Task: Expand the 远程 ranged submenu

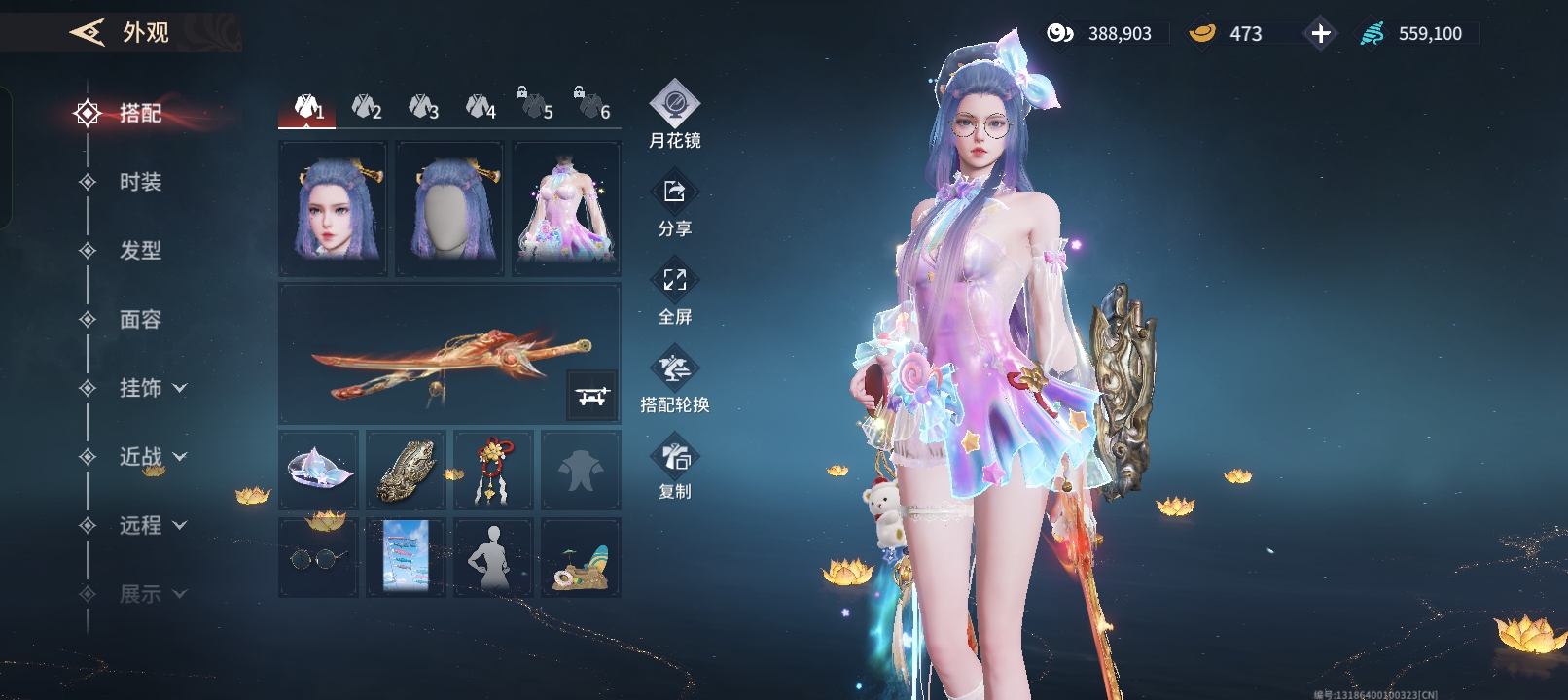Action: point(152,526)
